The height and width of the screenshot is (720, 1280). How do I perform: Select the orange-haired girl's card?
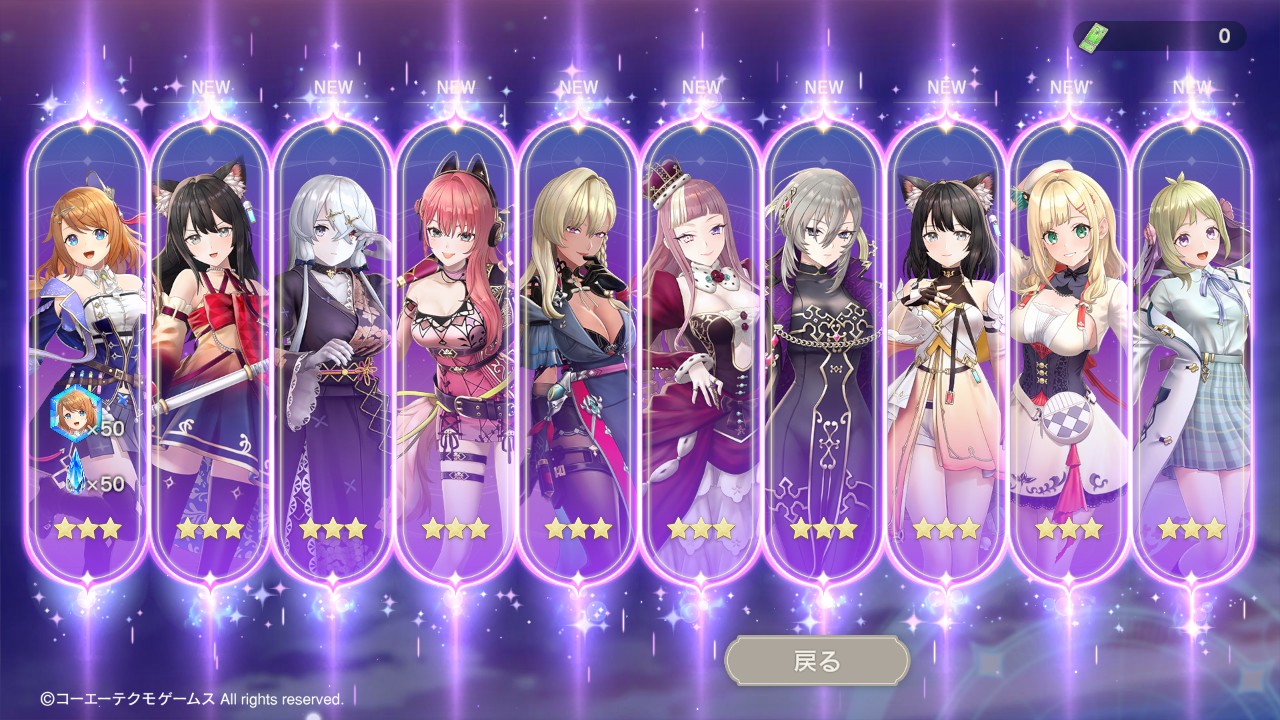tap(88, 340)
